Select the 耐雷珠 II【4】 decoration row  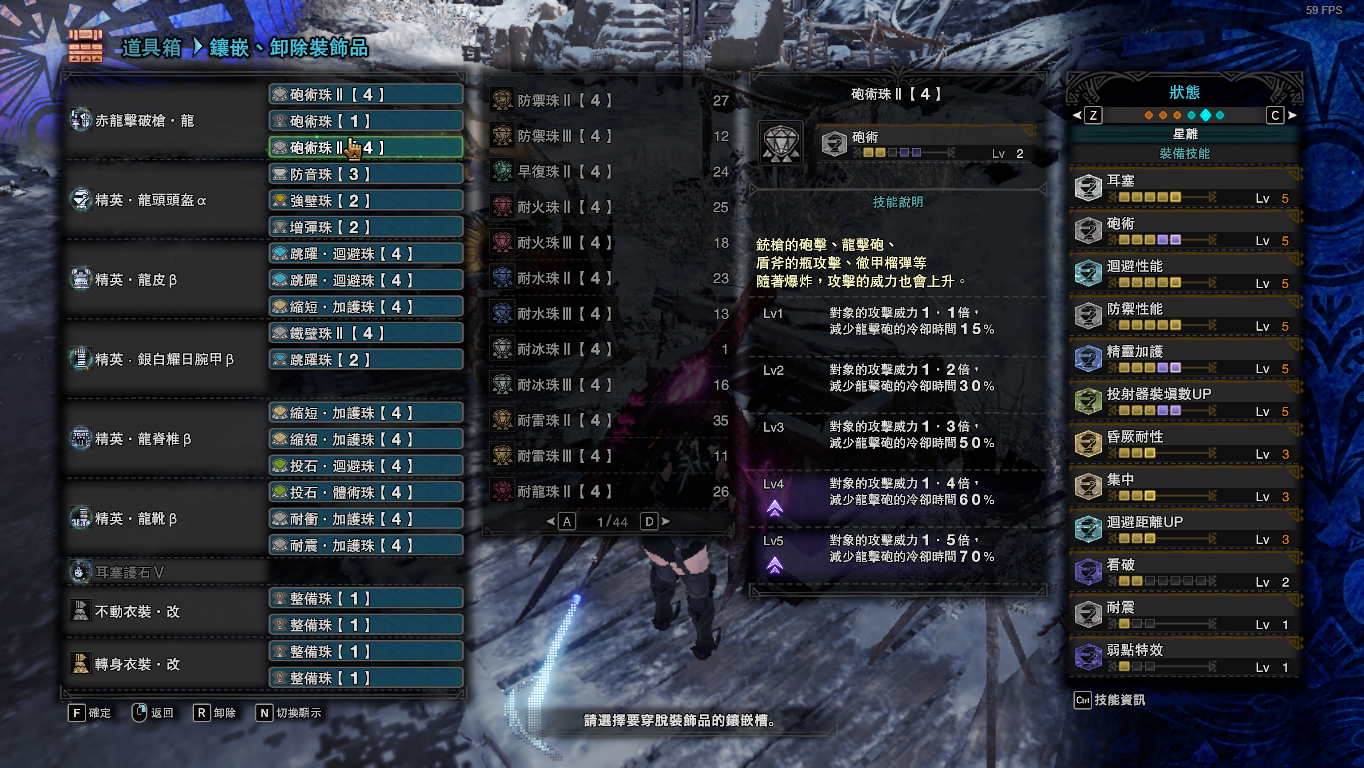(x=610, y=421)
